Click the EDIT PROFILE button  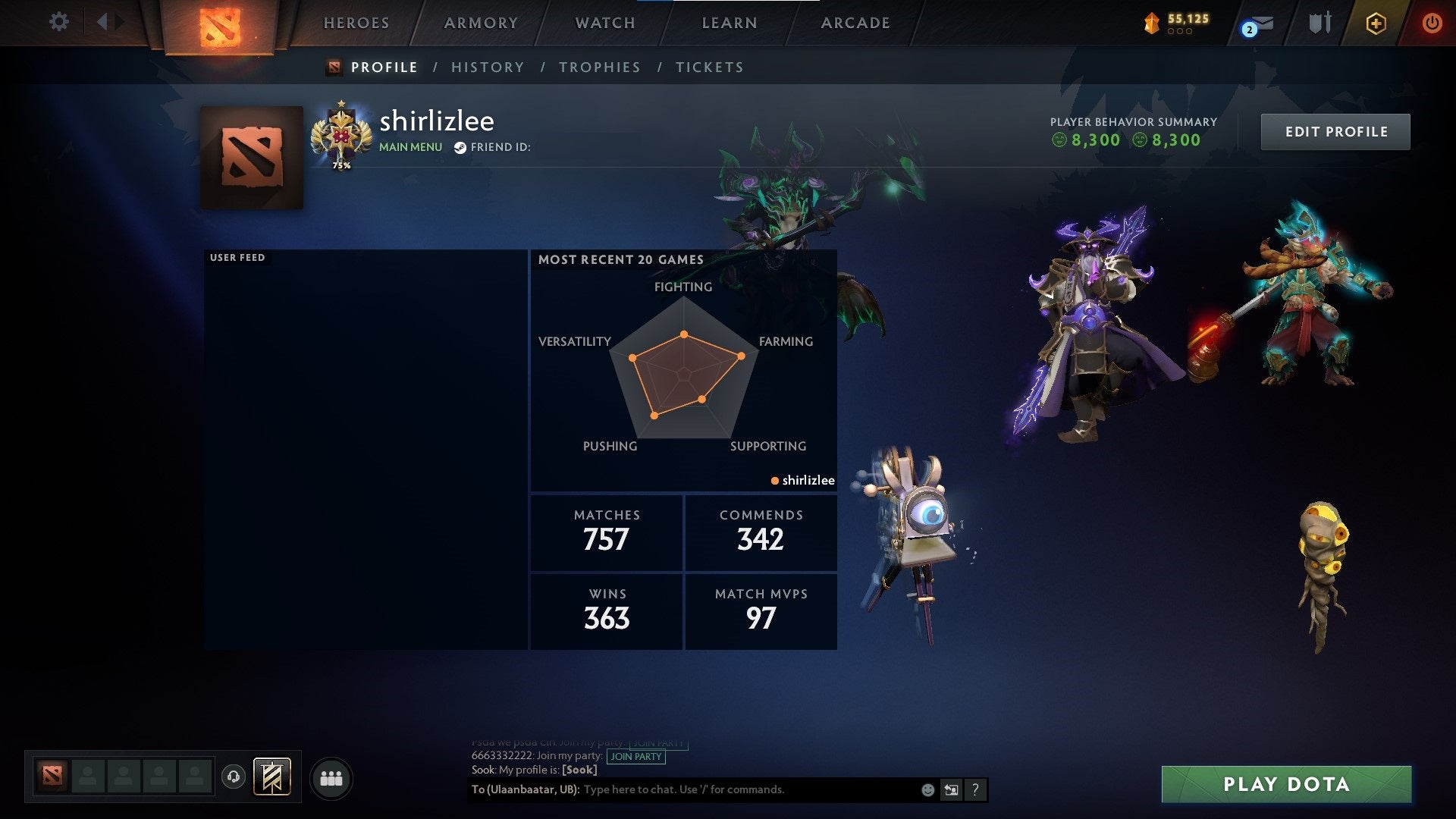[x=1335, y=131]
